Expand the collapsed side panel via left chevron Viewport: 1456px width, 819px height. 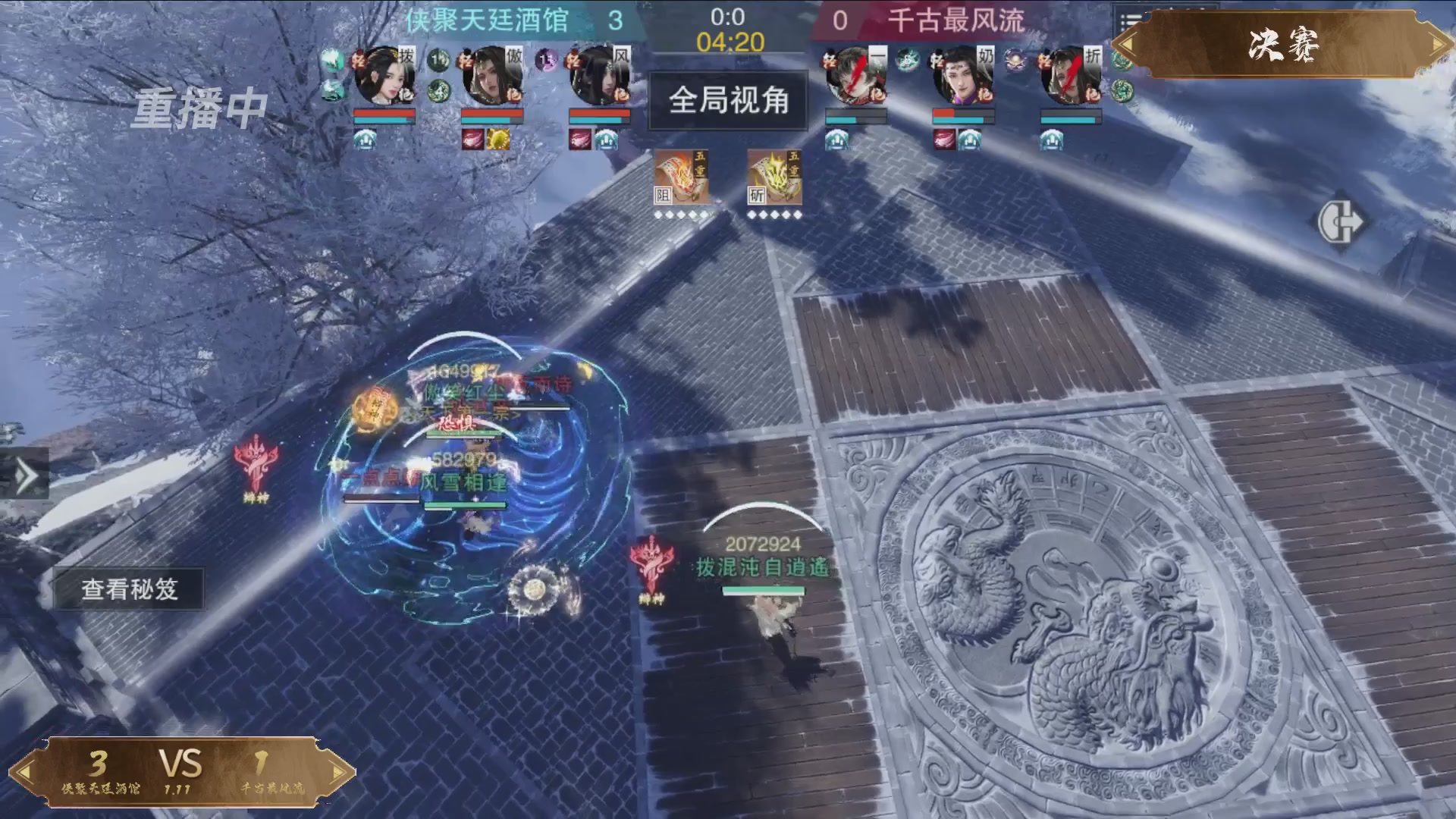27,474
